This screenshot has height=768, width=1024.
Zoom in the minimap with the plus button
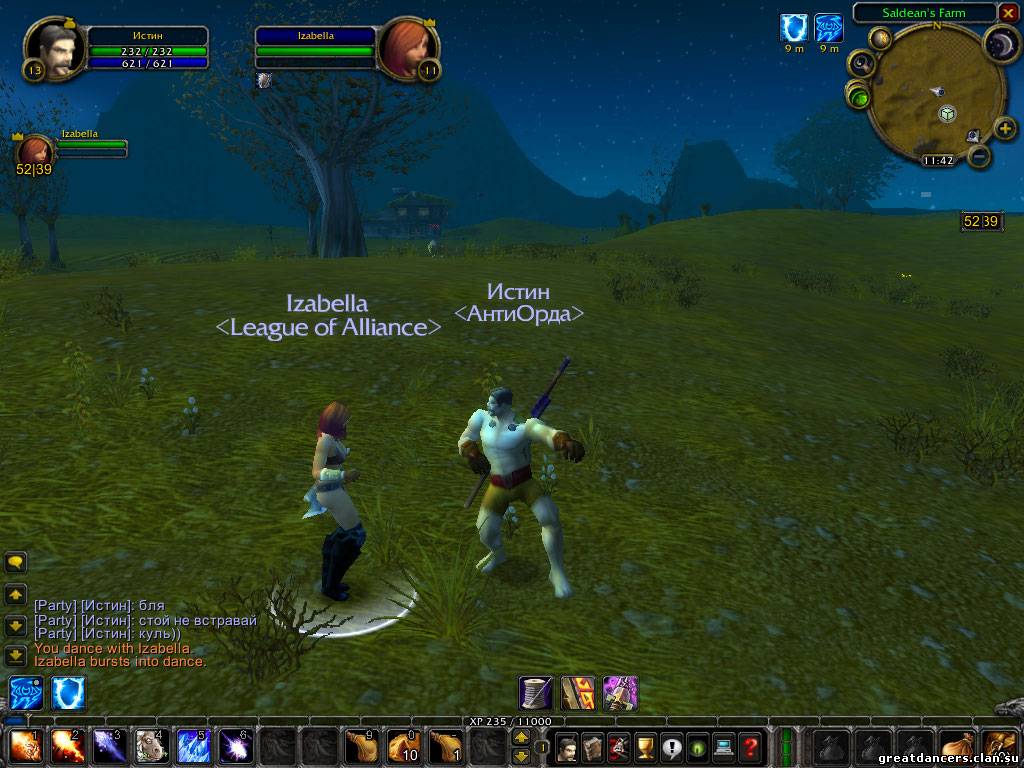(1005, 128)
